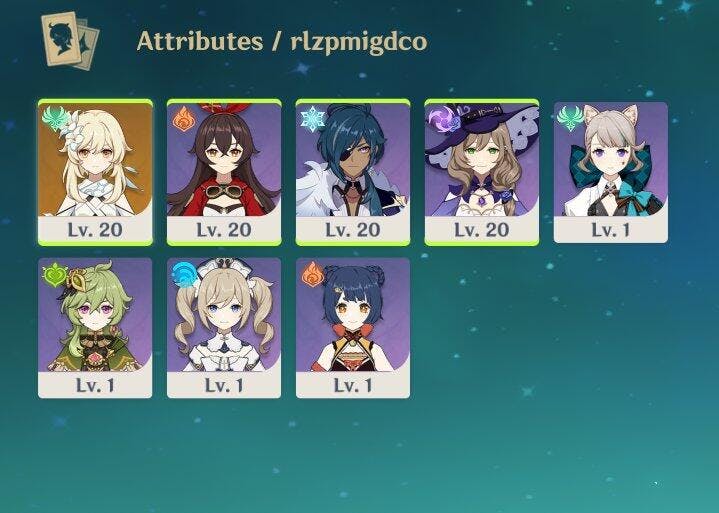Open Kaeya's character card
This screenshot has height=513, width=719.
353,171
